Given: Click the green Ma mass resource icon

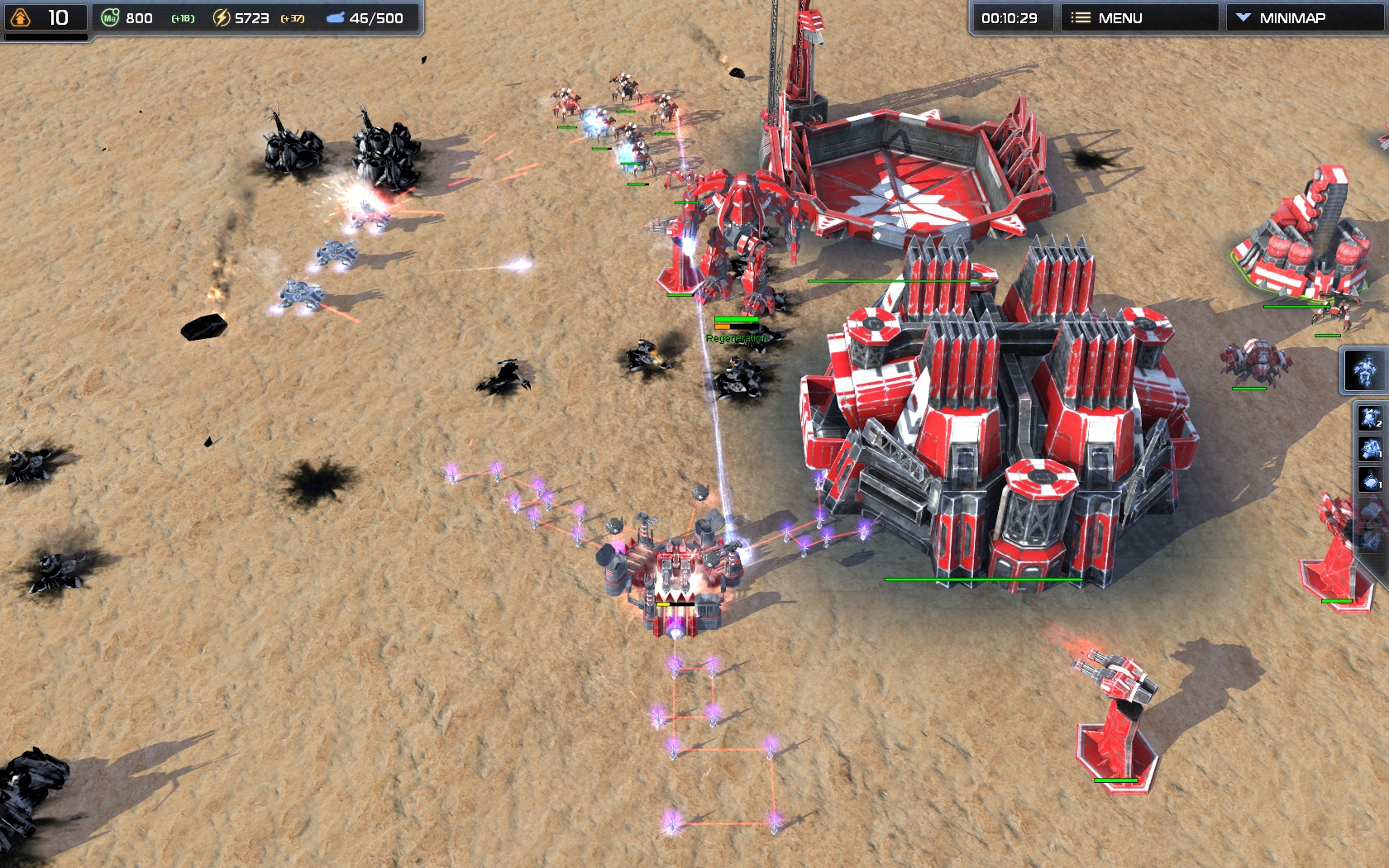Looking at the screenshot, I should [110, 17].
